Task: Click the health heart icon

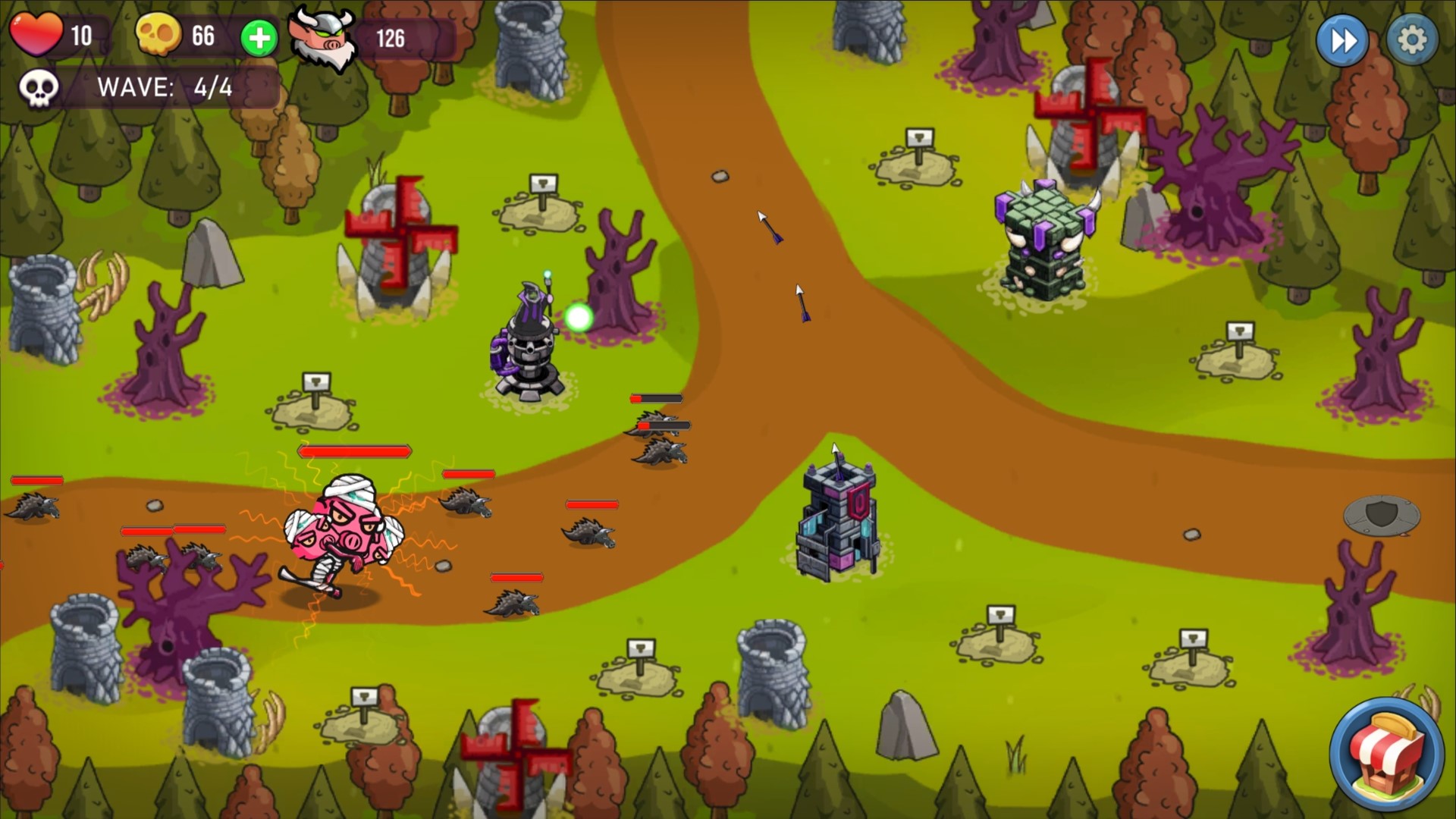Action: tap(36, 33)
